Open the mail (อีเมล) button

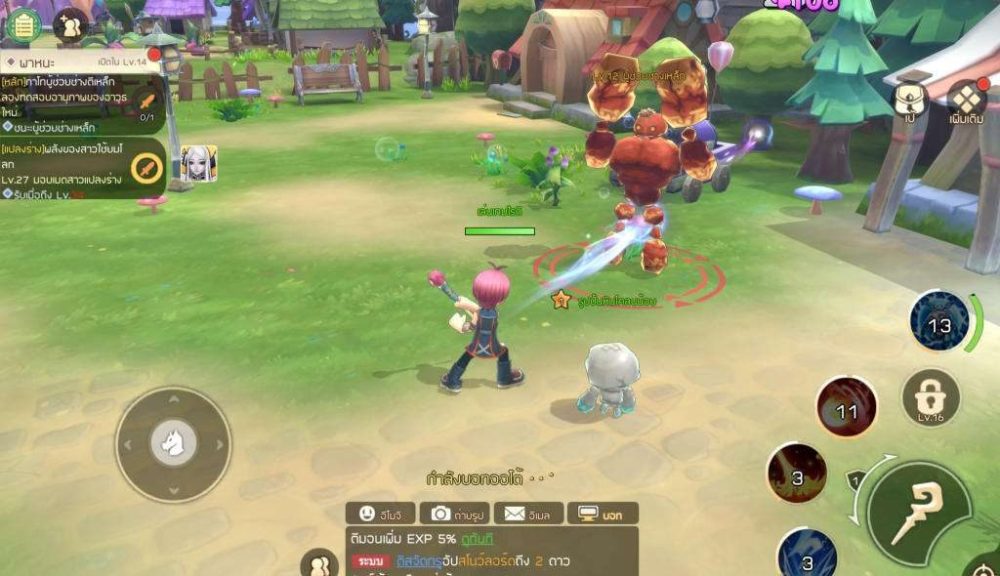(529, 513)
